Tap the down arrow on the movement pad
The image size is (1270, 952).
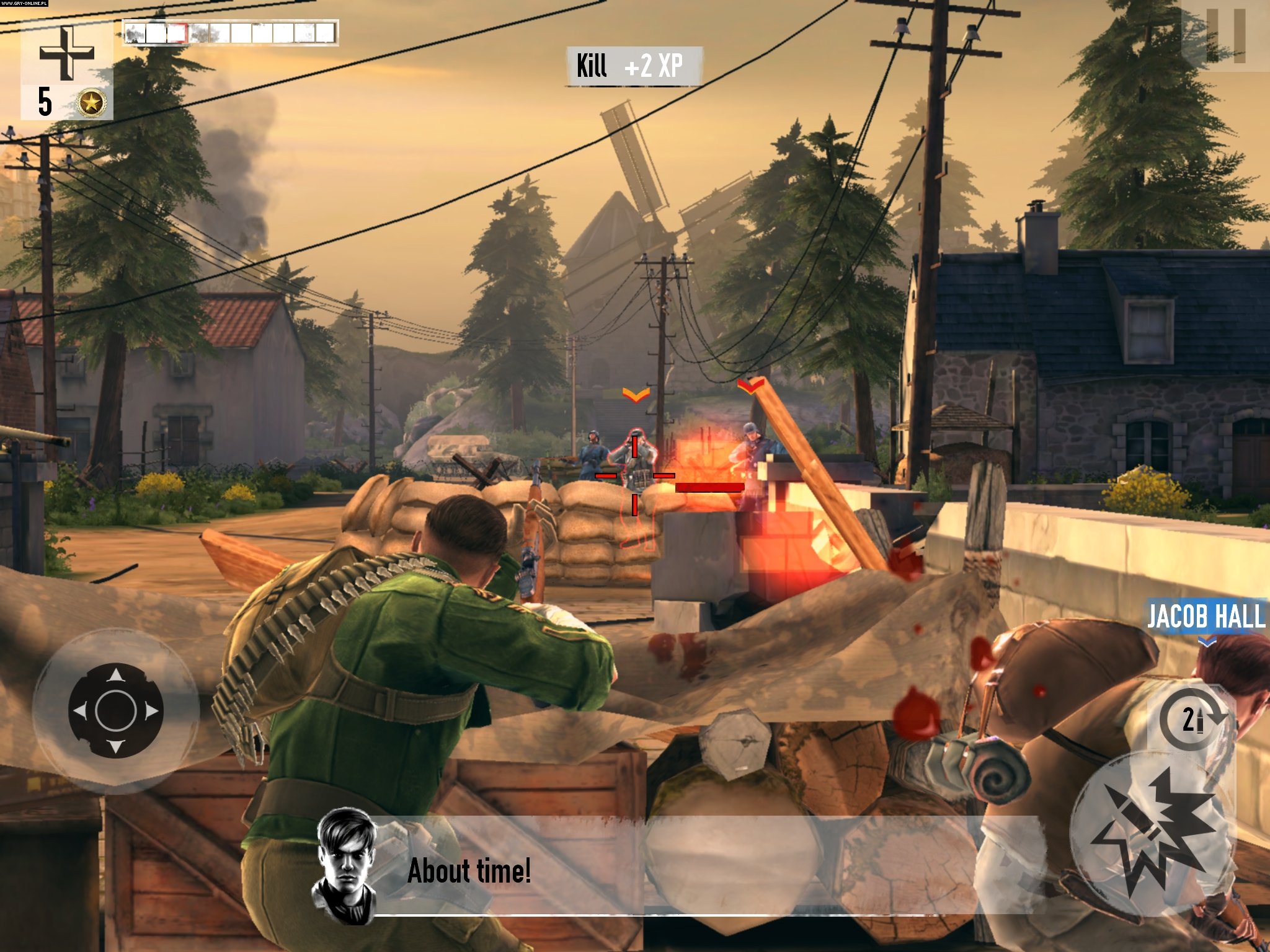coord(115,747)
